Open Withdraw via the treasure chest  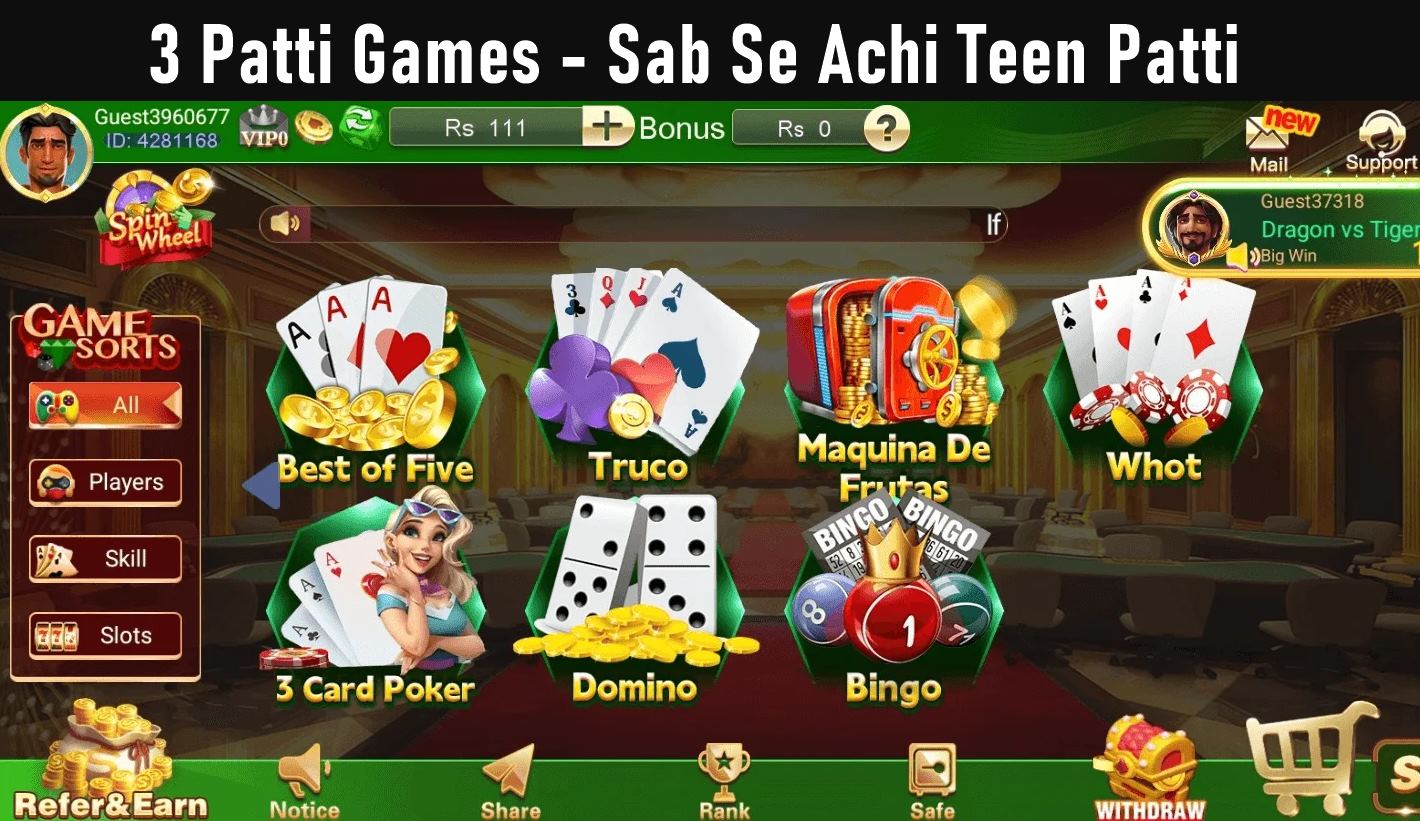(1148, 760)
